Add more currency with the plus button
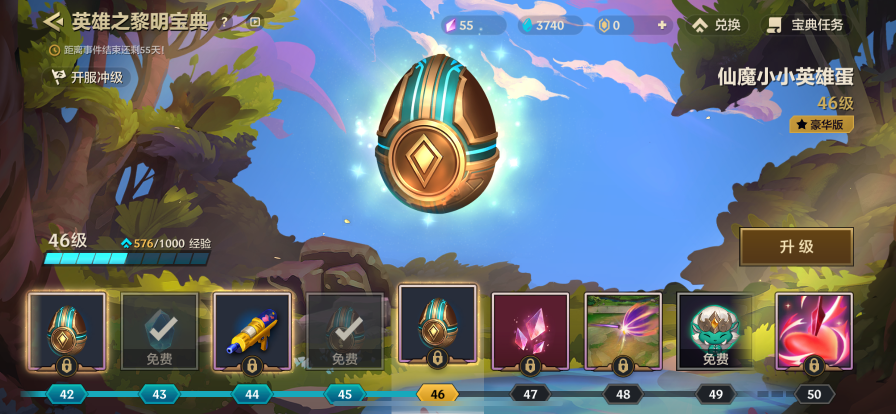This screenshot has height=414, width=896. point(661,25)
